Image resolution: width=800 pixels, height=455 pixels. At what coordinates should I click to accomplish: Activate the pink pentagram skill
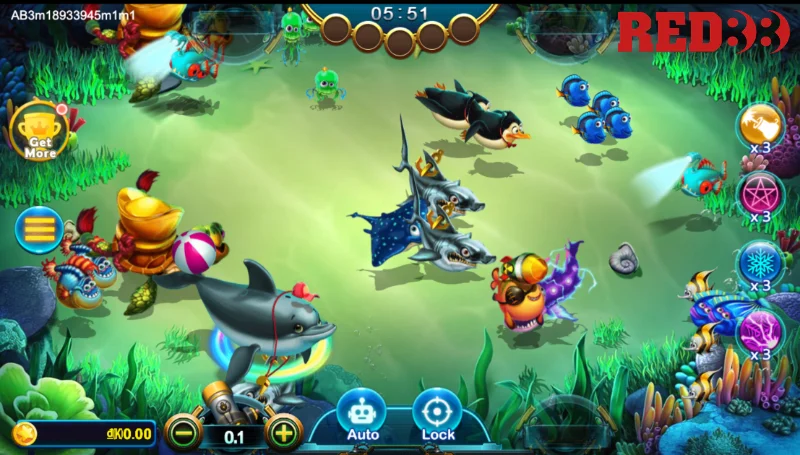[760, 194]
